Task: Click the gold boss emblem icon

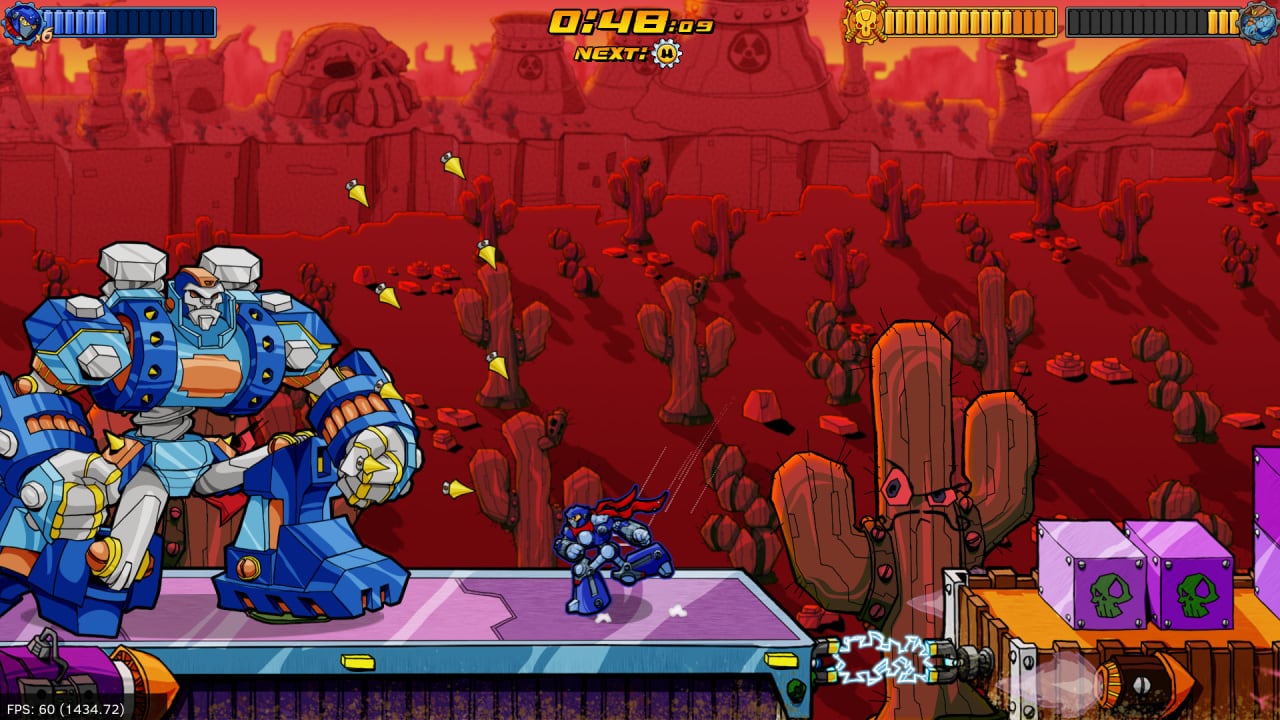Action: pos(862,21)
